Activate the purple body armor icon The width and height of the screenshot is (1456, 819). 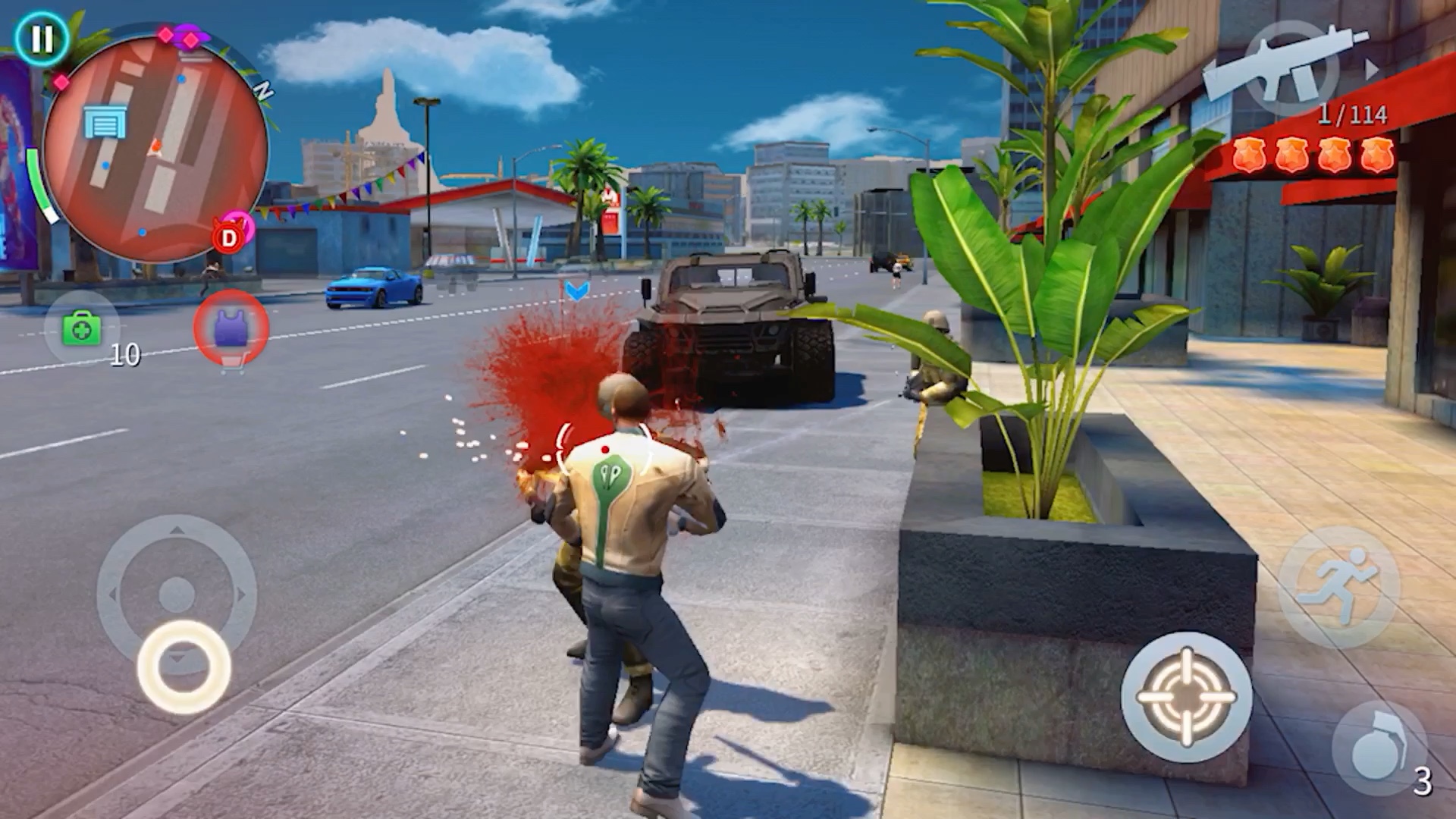click(x=231, y=328)
